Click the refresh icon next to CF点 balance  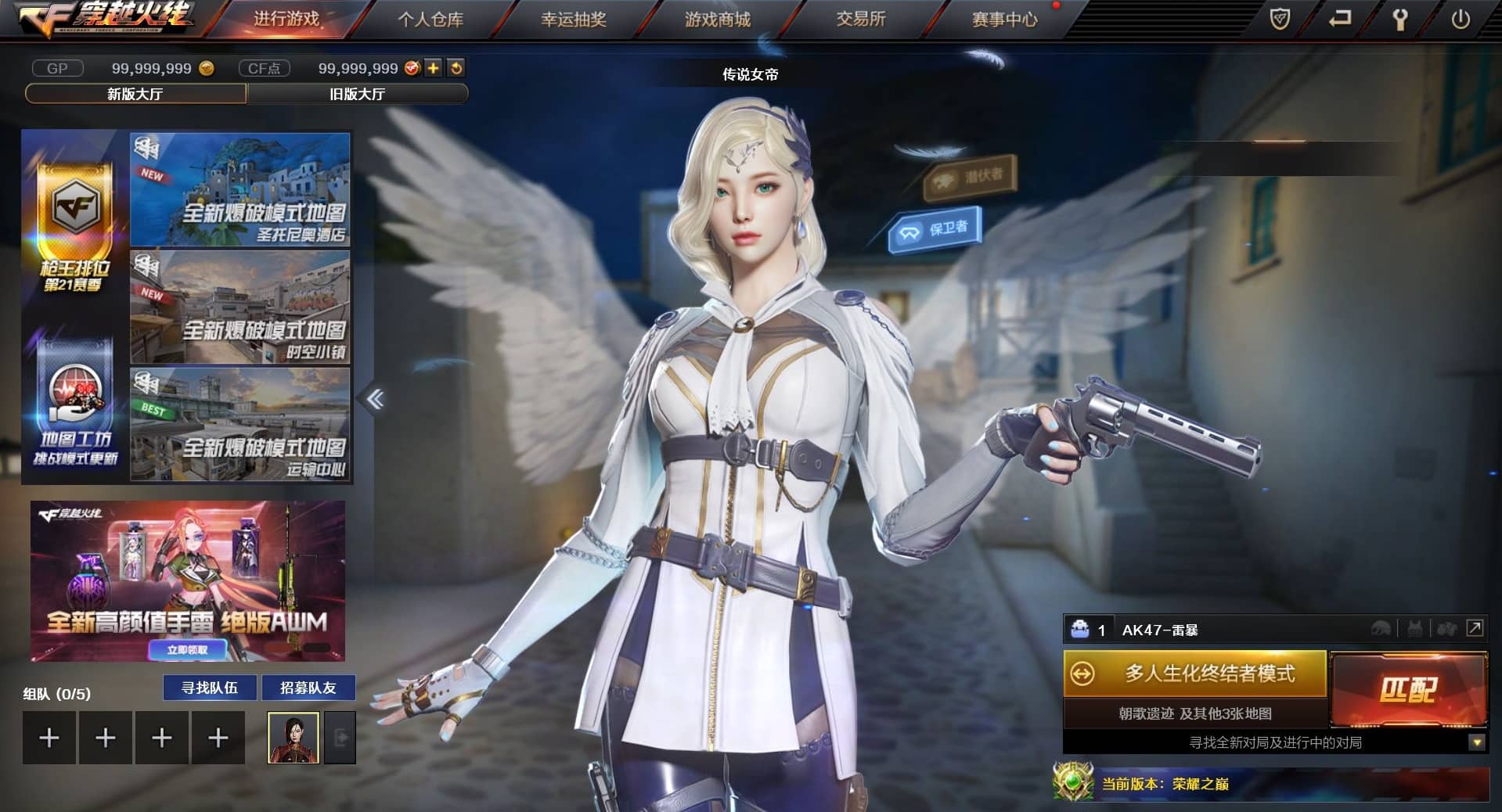click(455, 68)
